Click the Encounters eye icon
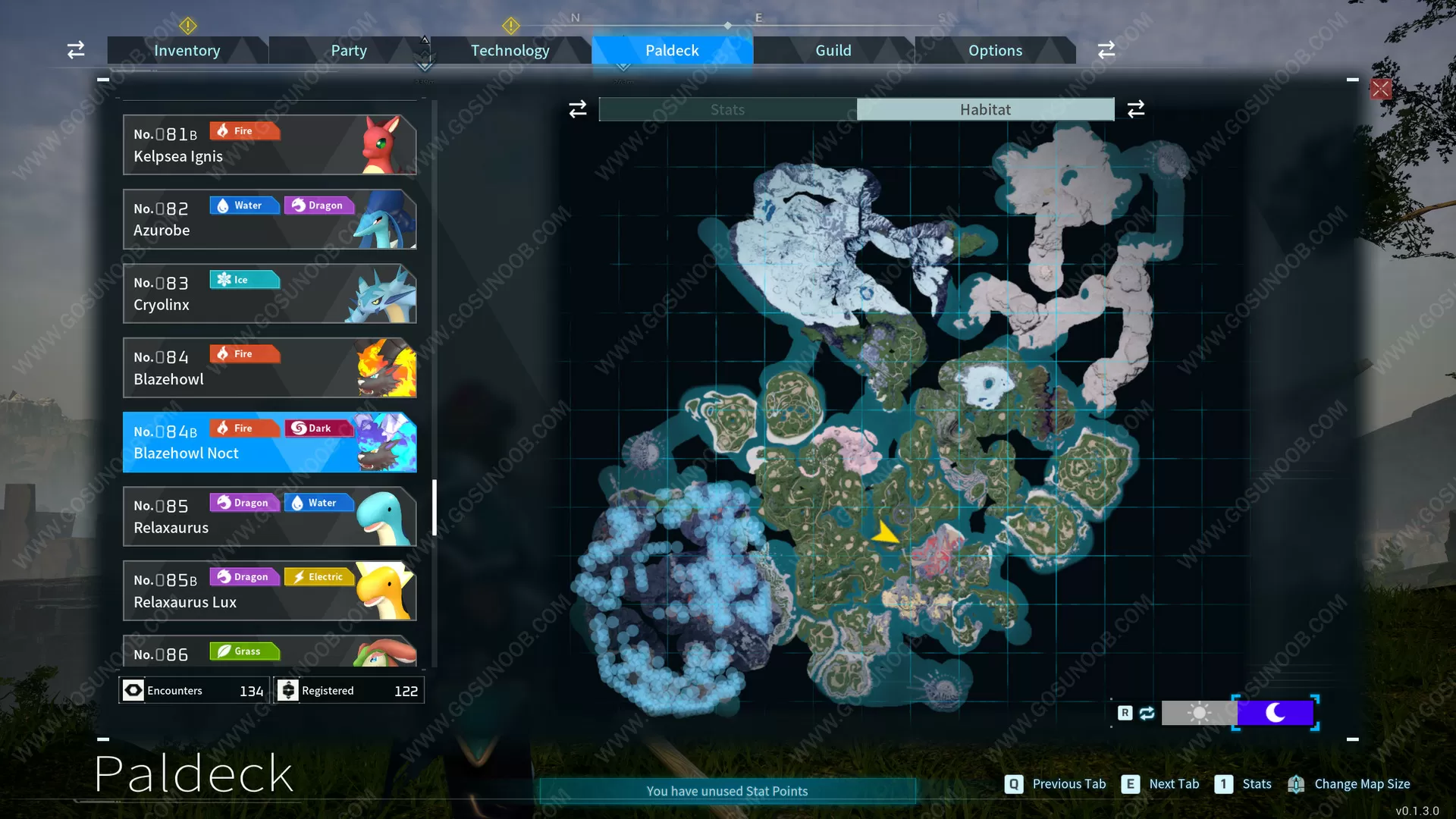 (x=133, y=690)
